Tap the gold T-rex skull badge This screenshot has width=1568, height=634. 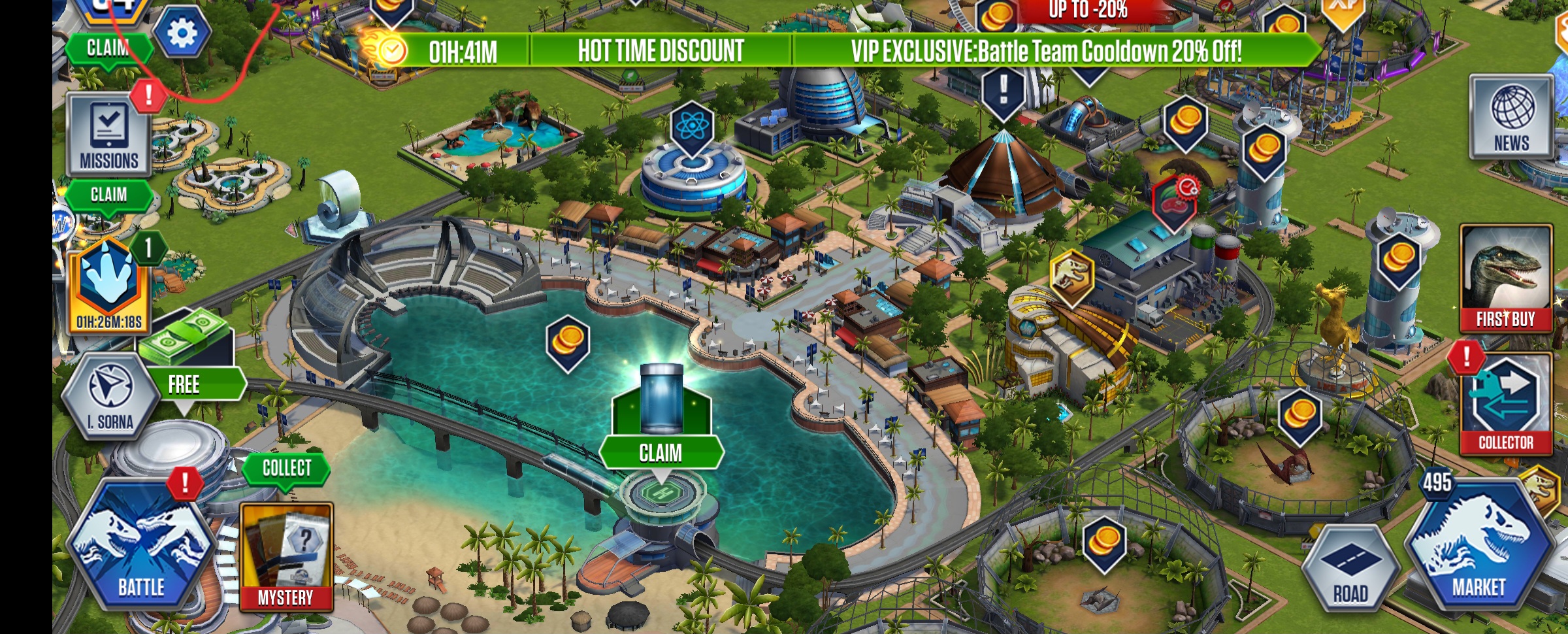click(1071, 276)
